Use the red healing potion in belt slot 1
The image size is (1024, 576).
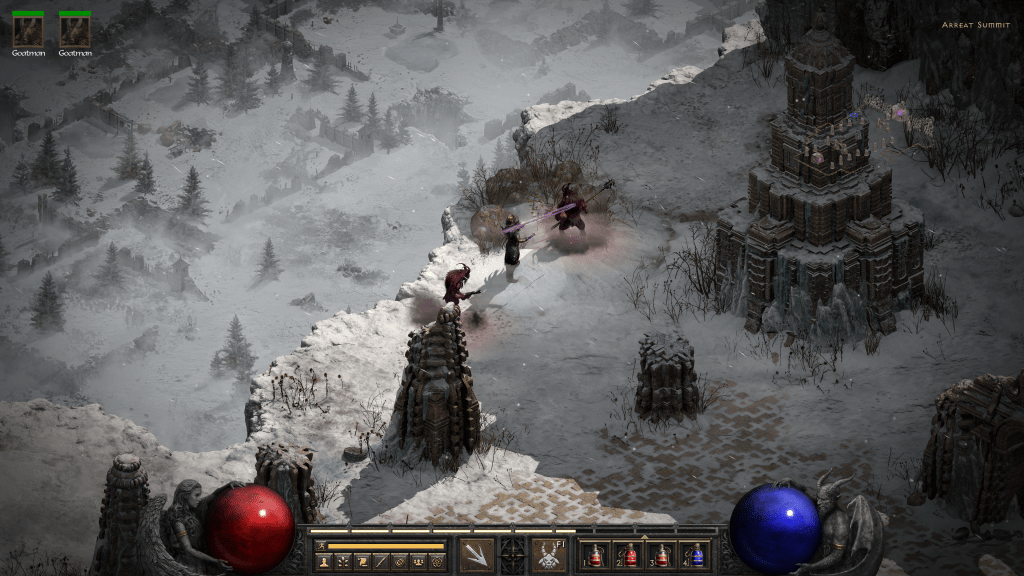pos(596,555)
